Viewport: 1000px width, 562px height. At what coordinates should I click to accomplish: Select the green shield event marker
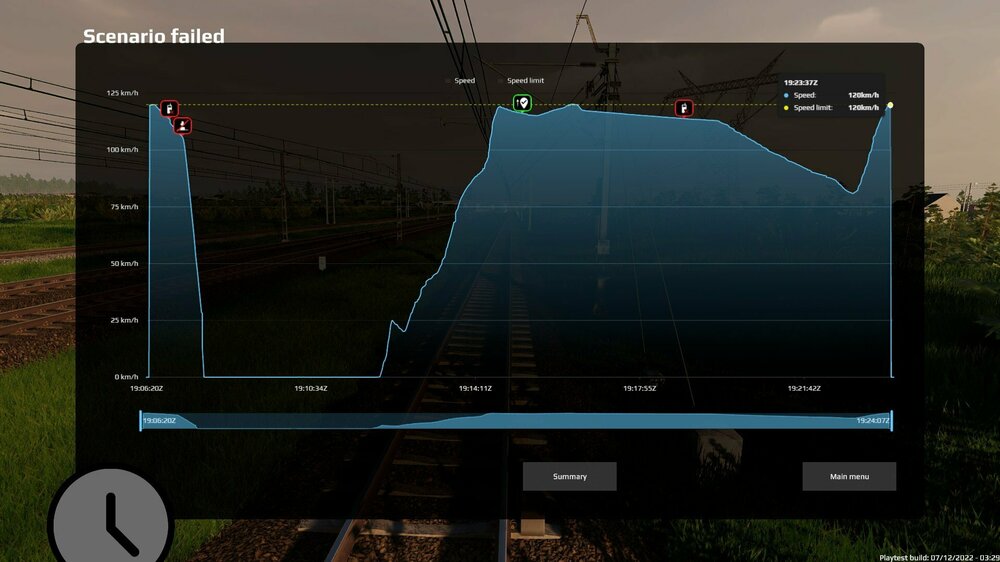tap(522, 103)
